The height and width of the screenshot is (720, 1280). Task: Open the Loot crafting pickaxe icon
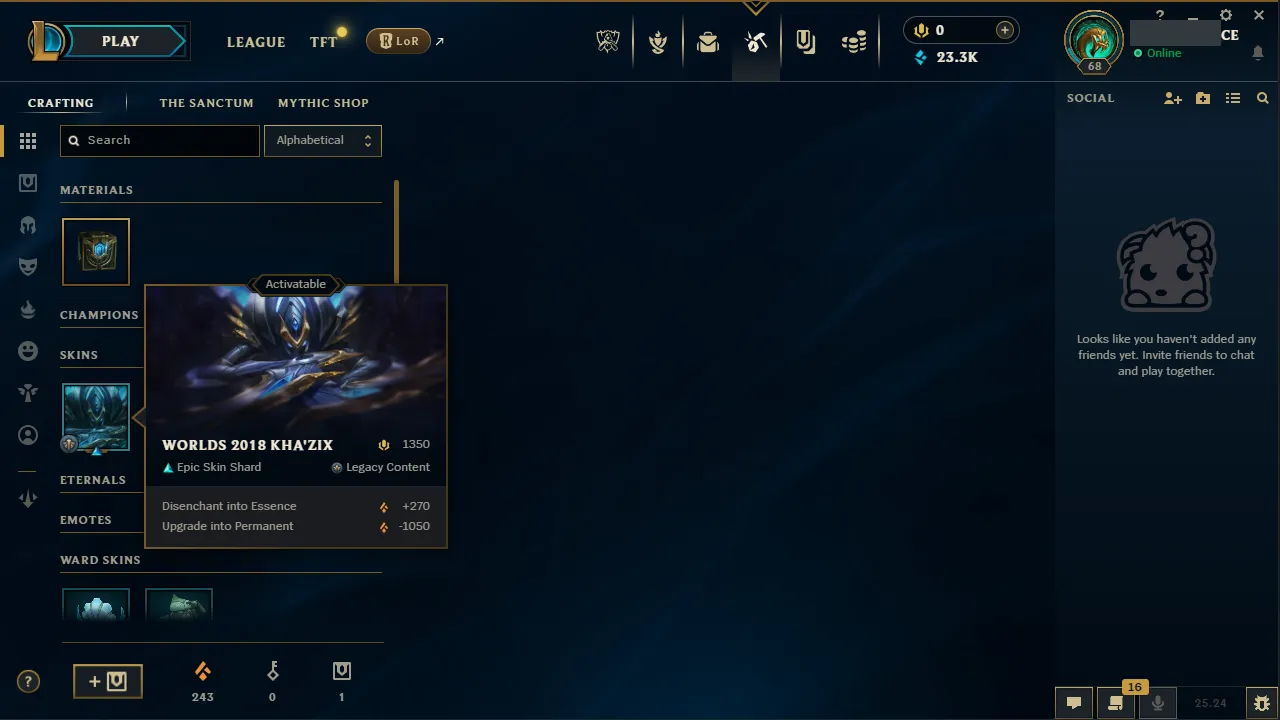[x=756, y=41]
